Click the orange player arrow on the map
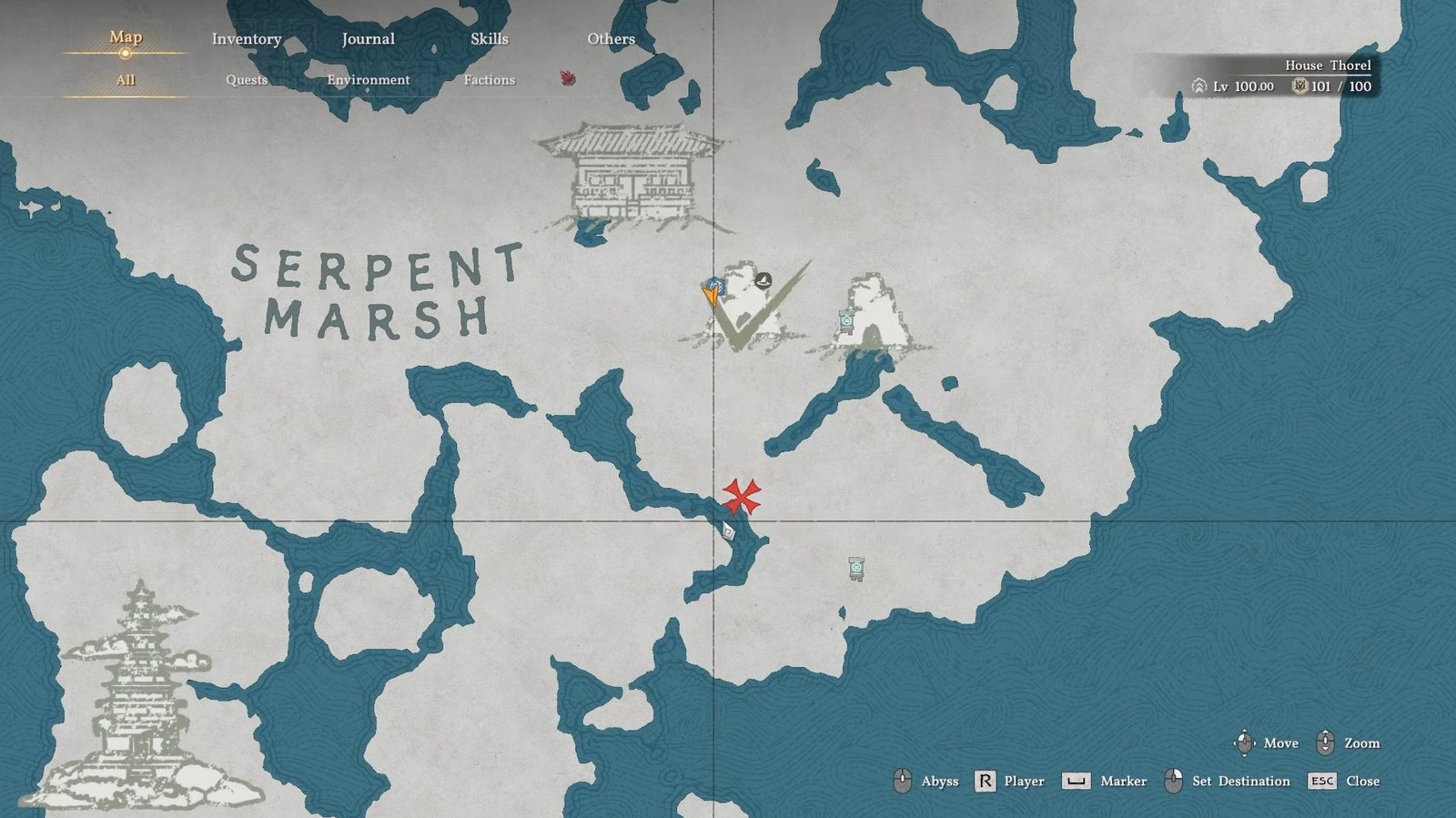 click(710, 298)
